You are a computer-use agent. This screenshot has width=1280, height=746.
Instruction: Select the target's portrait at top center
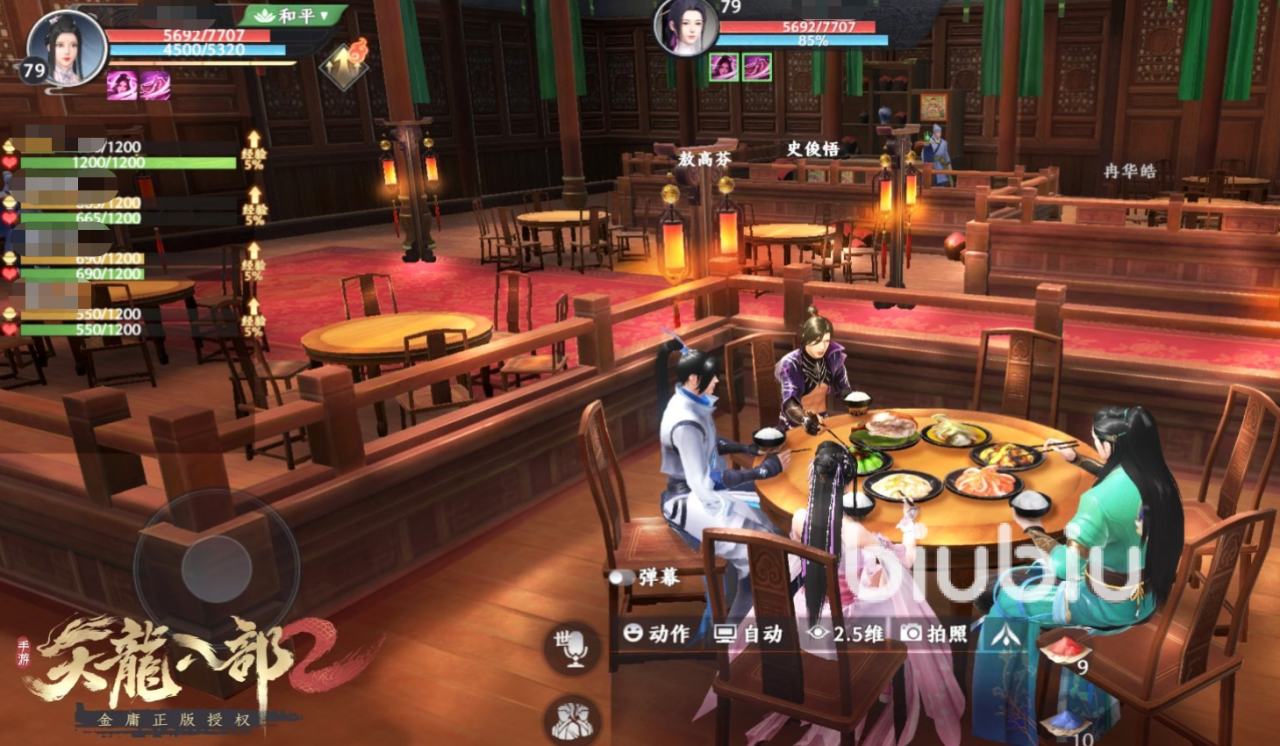coord(684,26)
